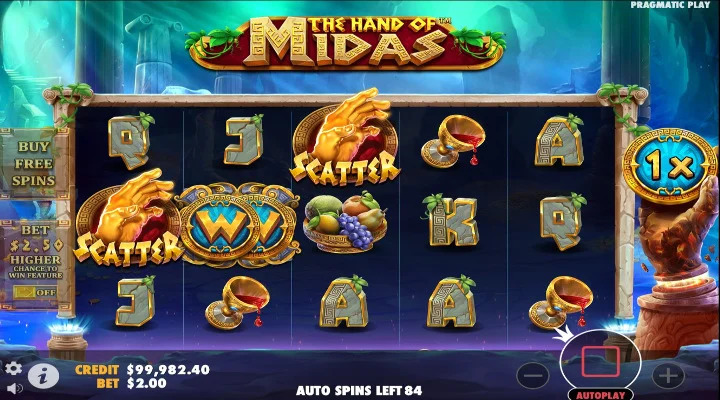Open the game settings gear

[14, 368]
